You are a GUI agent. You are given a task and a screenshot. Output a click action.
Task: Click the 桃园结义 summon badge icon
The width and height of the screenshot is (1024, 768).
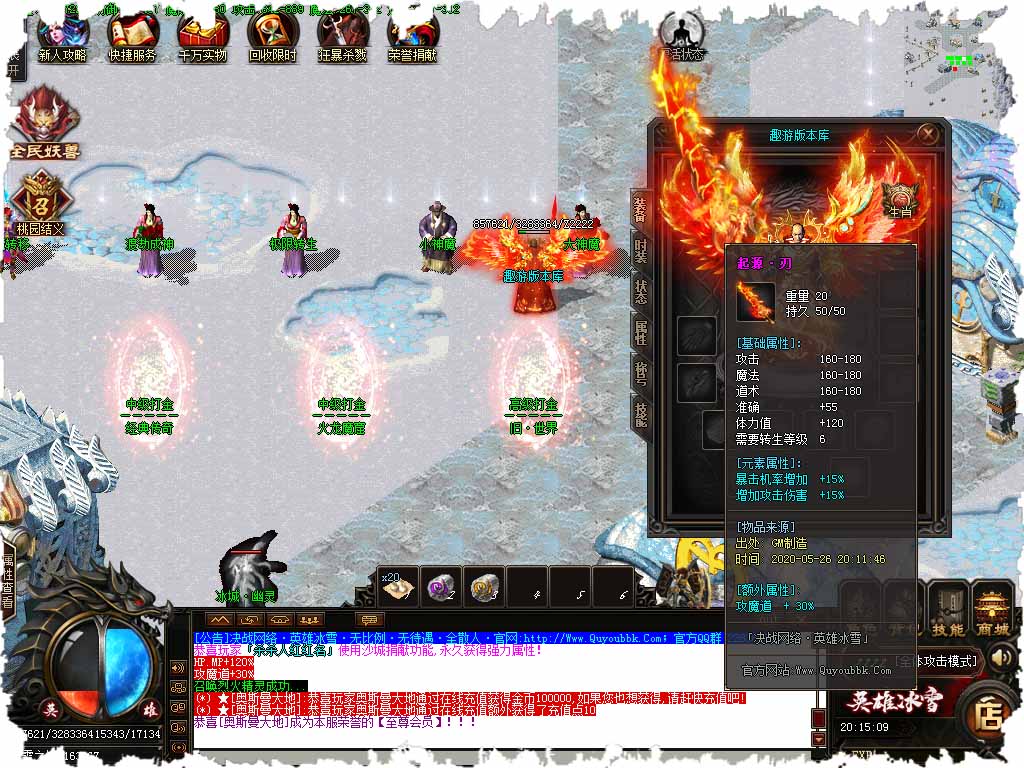tap(39, 197)
